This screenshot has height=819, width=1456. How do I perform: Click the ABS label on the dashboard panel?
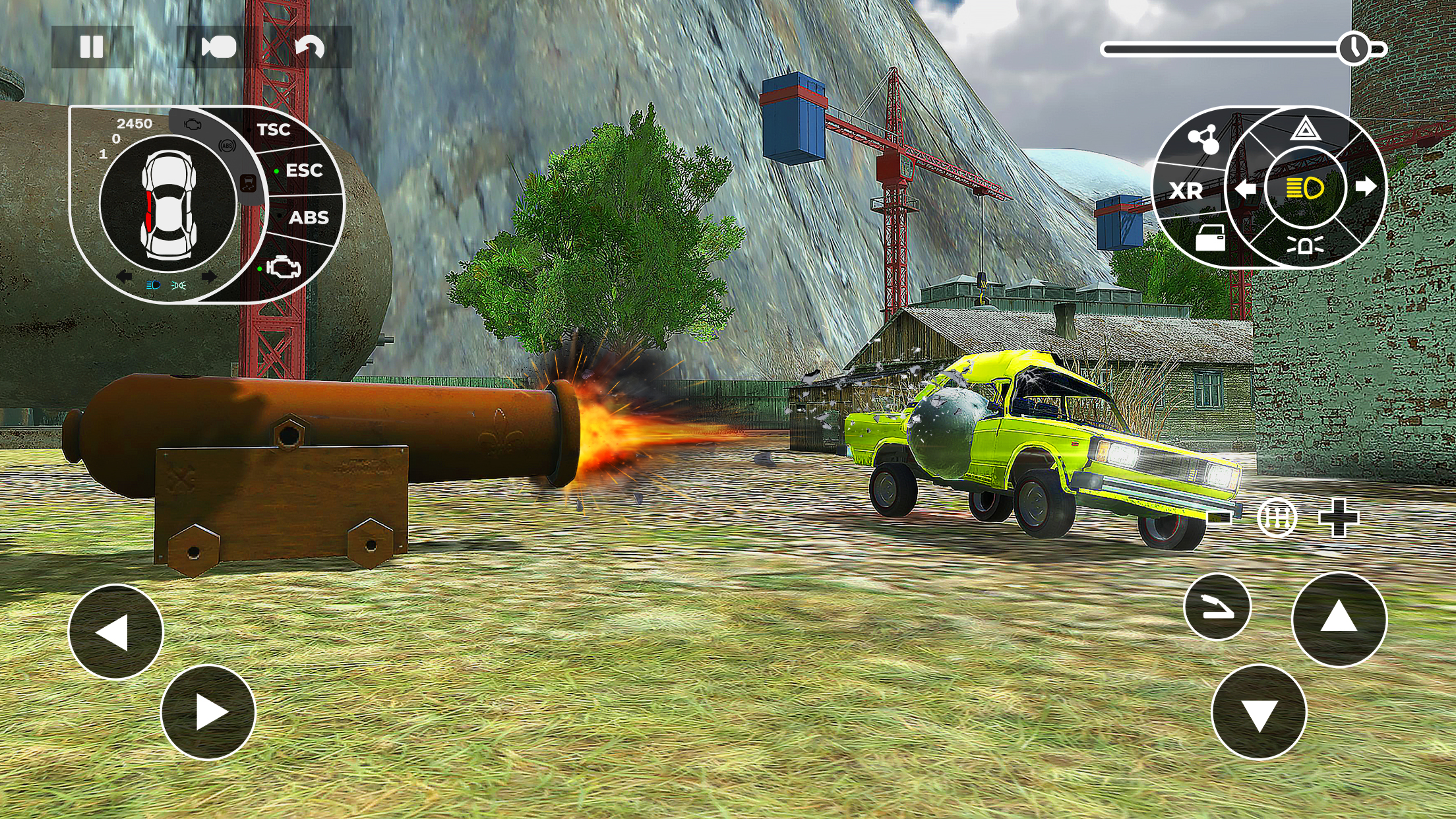tap(310, 218)
